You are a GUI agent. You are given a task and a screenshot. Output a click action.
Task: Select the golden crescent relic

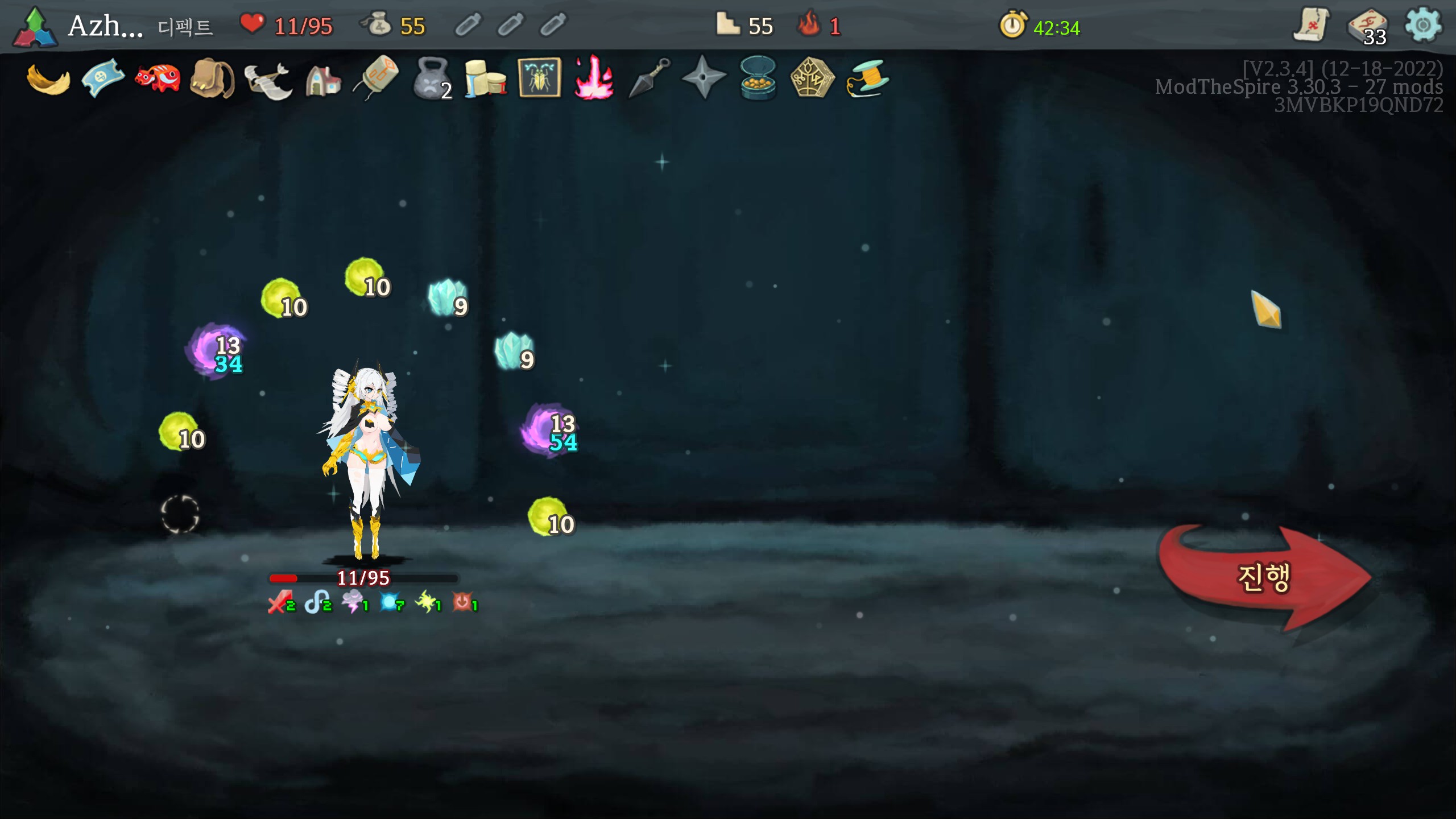pos(48,80)
